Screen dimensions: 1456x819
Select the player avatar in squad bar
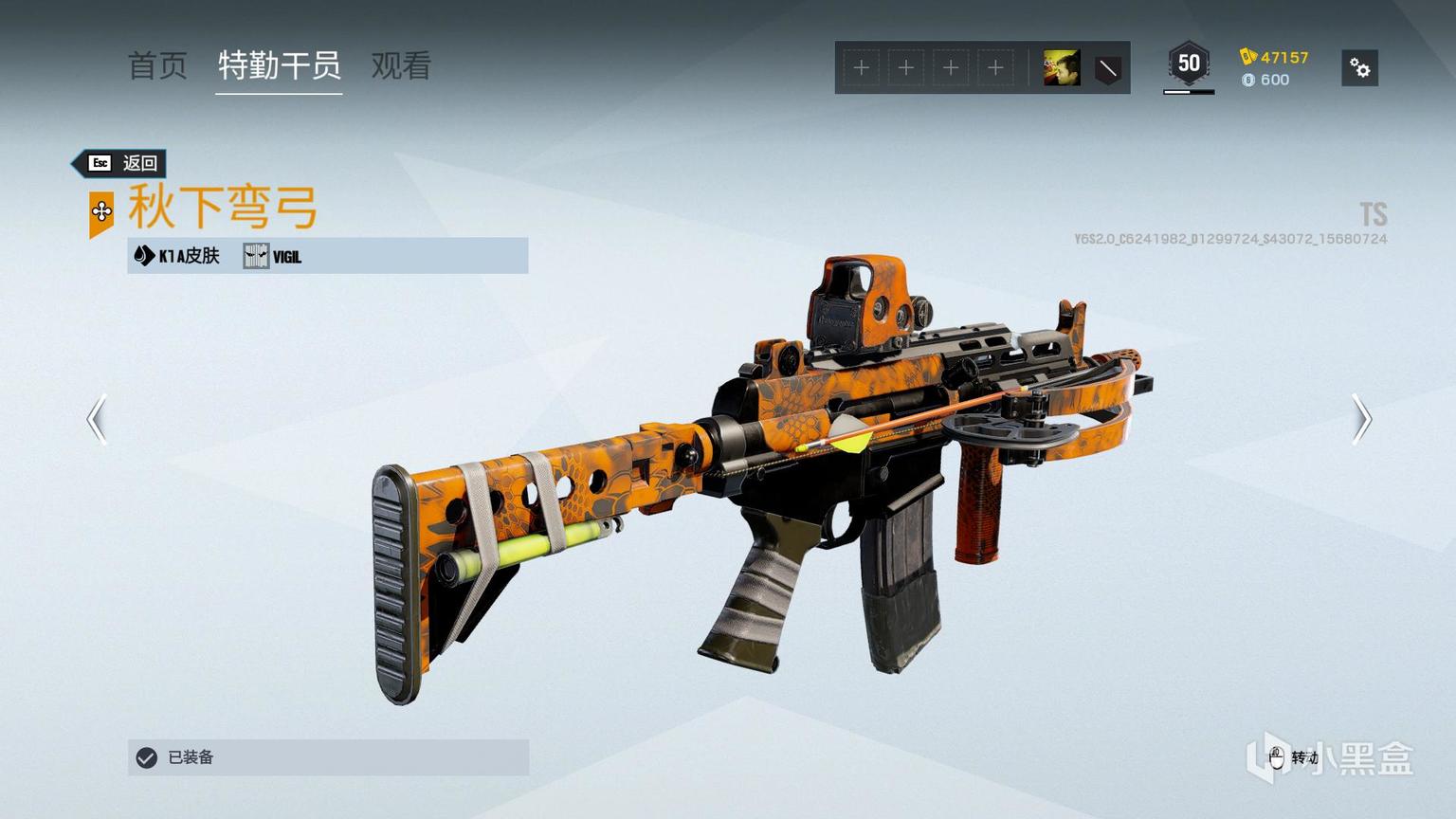coord(1062,68)
